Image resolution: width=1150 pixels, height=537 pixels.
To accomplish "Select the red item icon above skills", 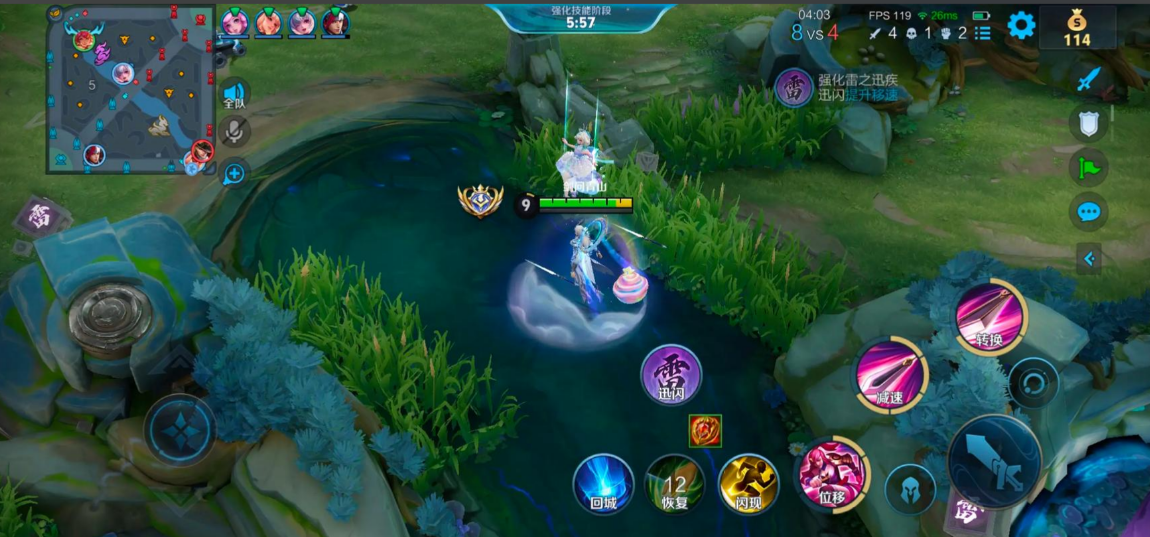I will tap(704, 430).
